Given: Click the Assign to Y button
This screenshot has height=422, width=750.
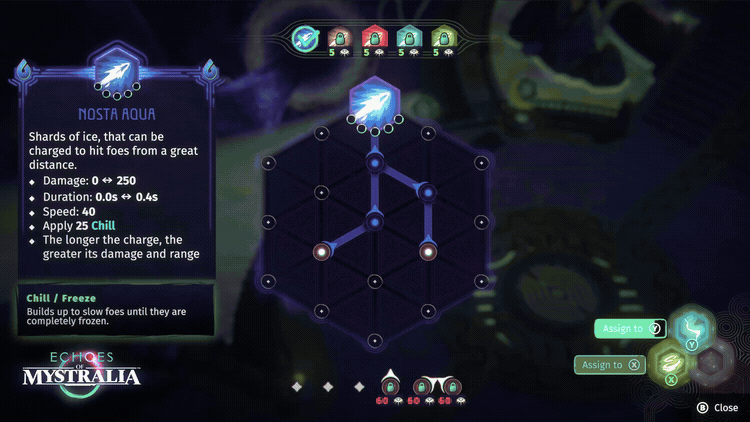Looking at the screenshot, I should coord(629,328).
